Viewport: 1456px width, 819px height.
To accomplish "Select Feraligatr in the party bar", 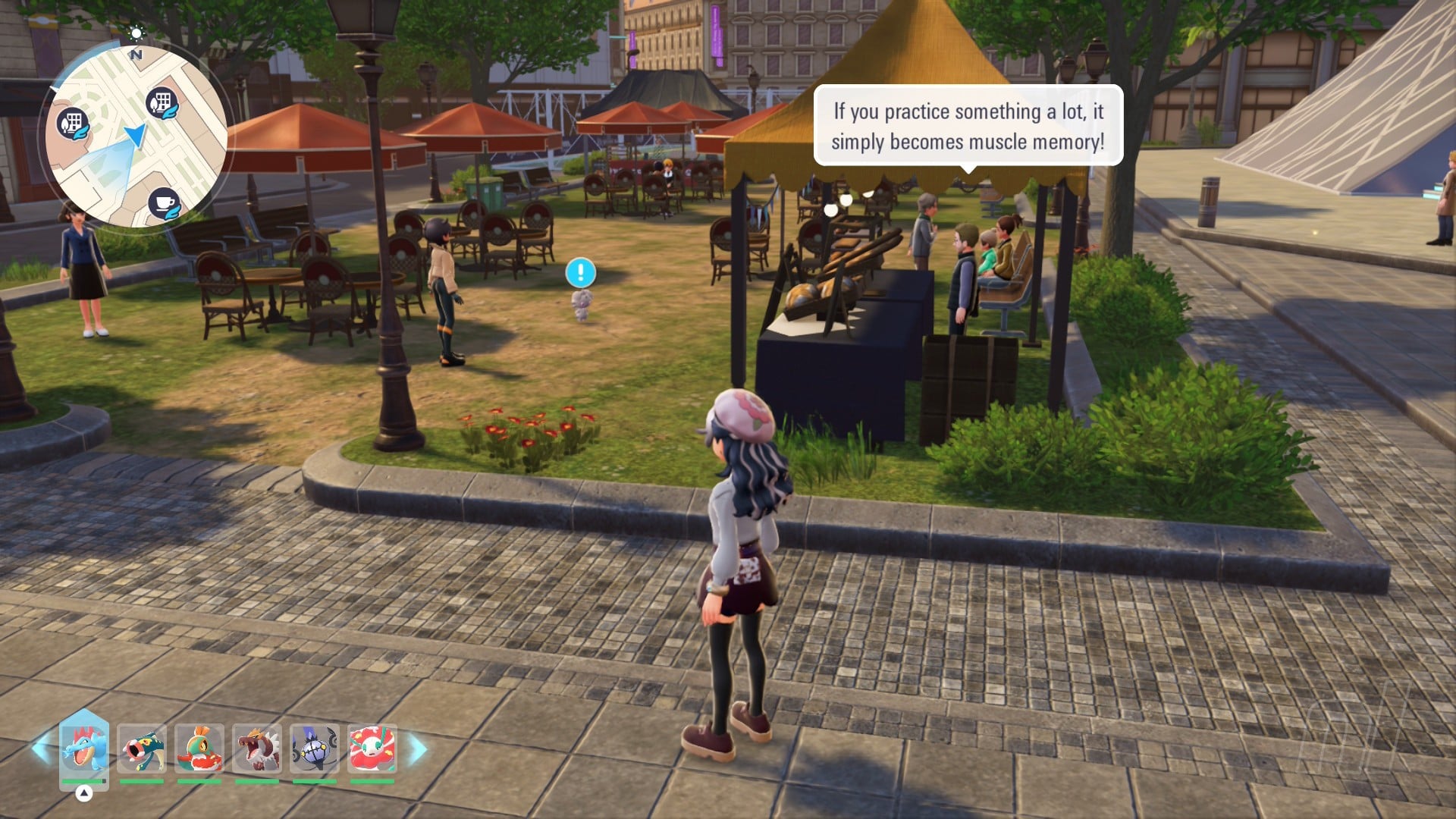I will 83,748.
